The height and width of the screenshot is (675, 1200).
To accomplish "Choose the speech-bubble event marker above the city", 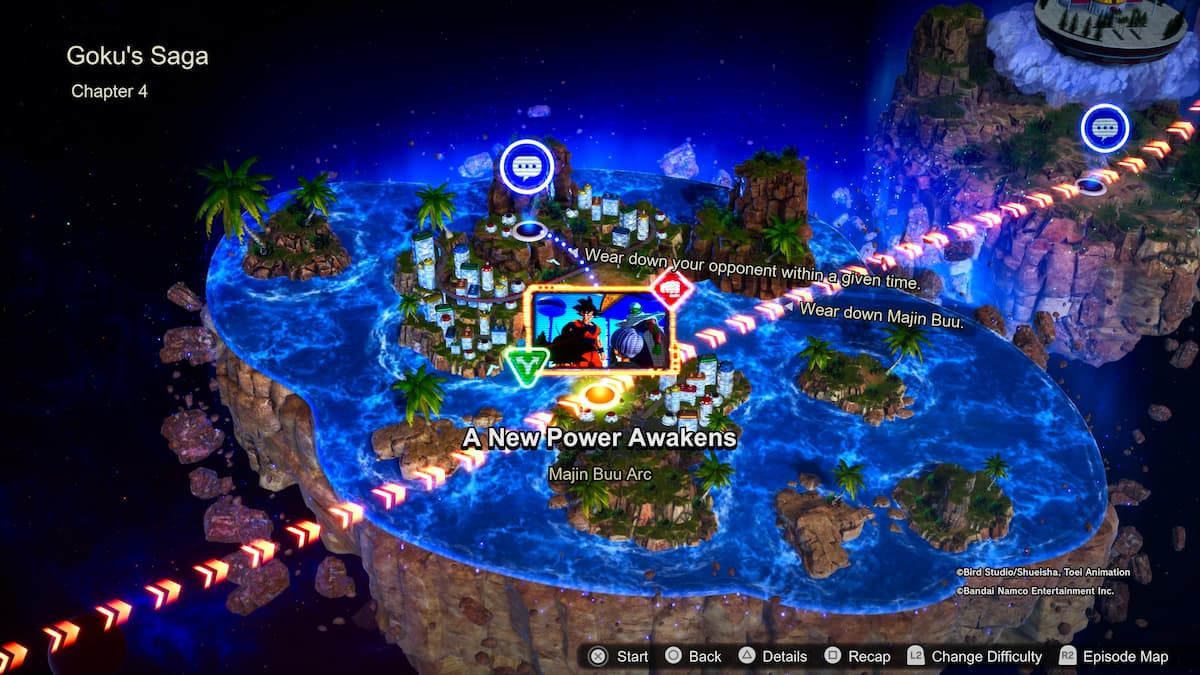I will [526, 166].
